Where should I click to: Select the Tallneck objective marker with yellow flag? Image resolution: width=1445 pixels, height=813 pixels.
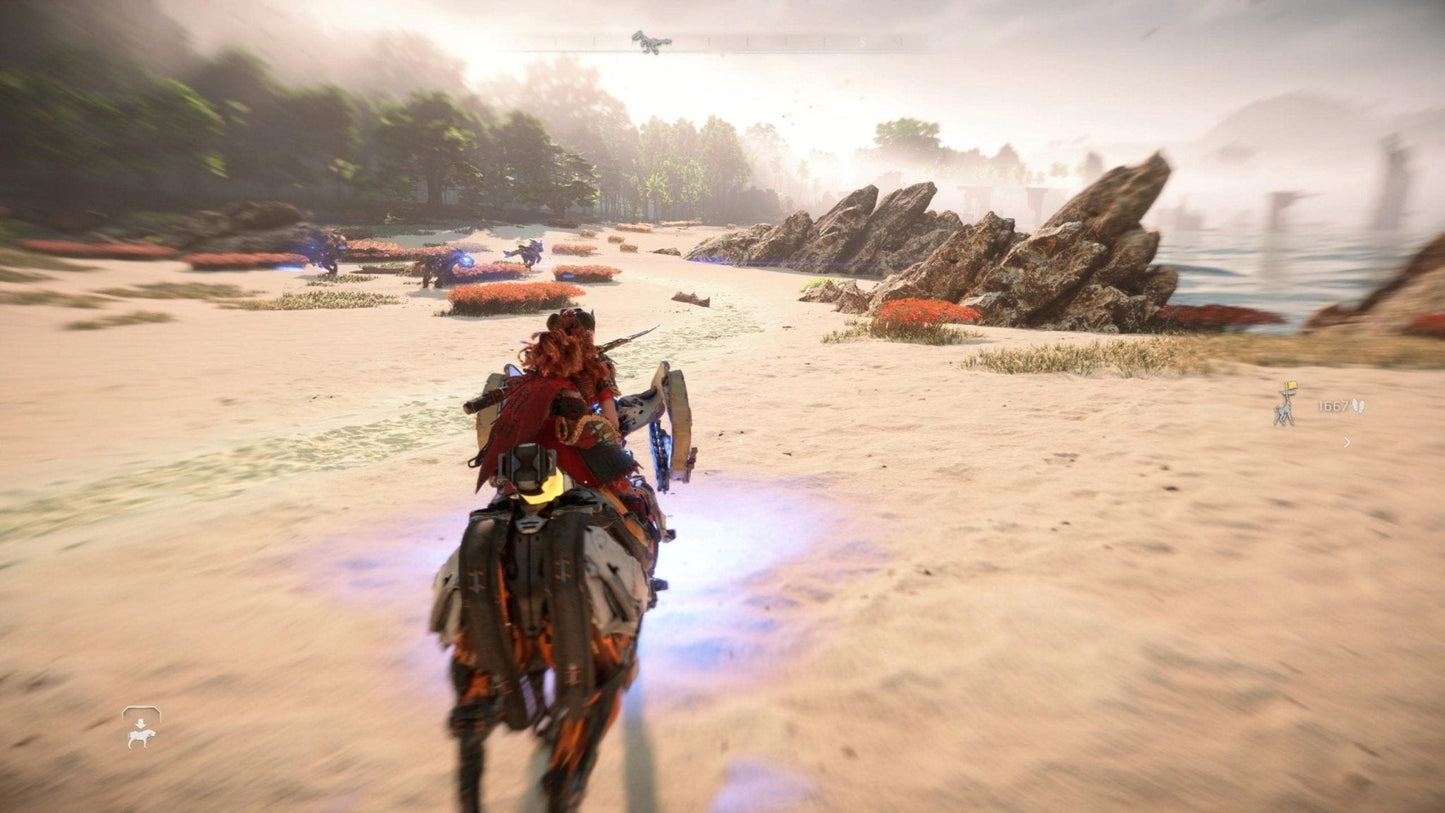coord(1285,403)
